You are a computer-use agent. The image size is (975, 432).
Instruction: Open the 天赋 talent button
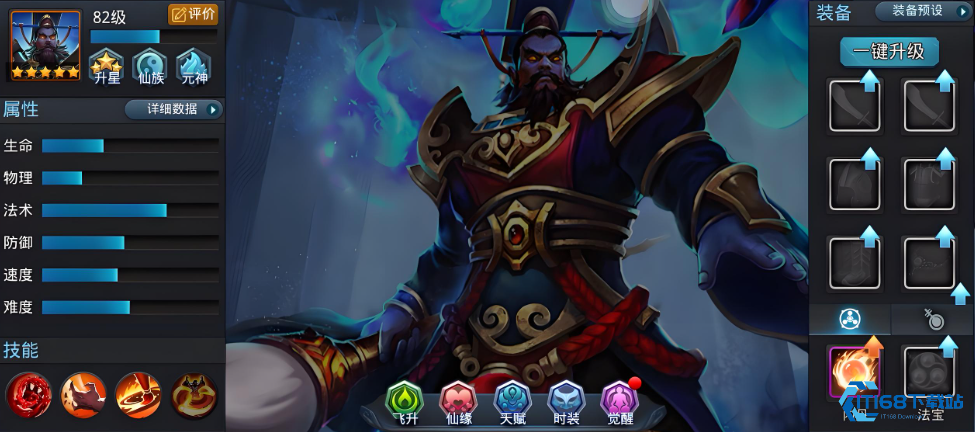tap(513, 402)
